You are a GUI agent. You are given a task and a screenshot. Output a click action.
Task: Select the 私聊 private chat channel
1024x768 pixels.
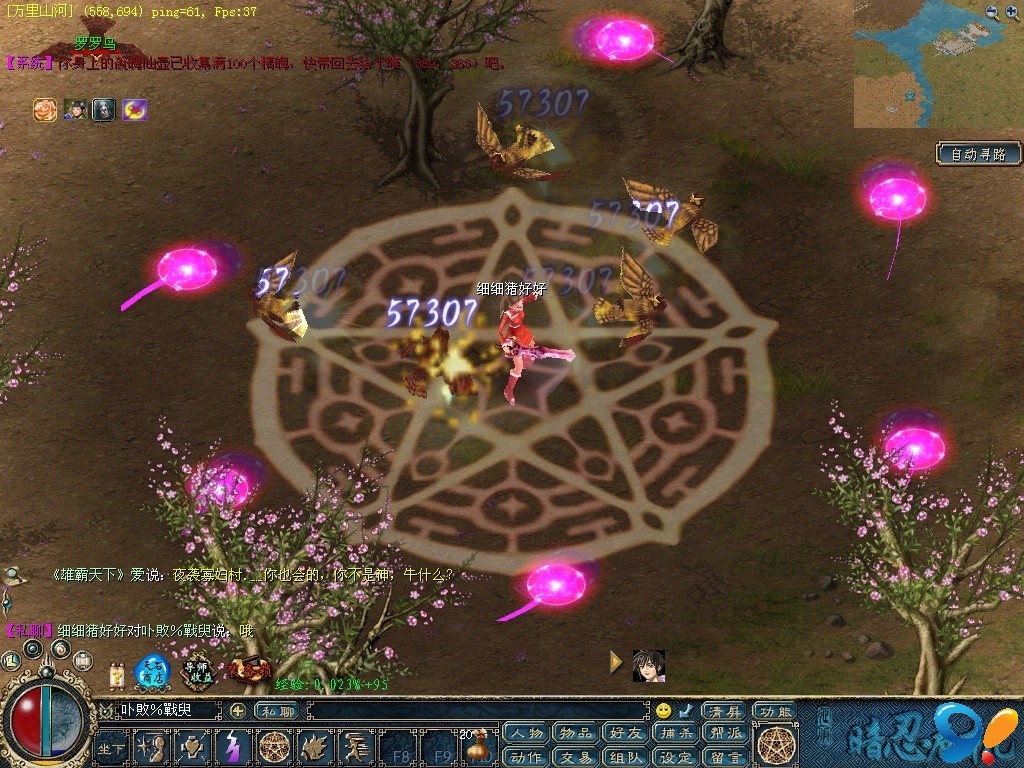click(x=276, y=711)
